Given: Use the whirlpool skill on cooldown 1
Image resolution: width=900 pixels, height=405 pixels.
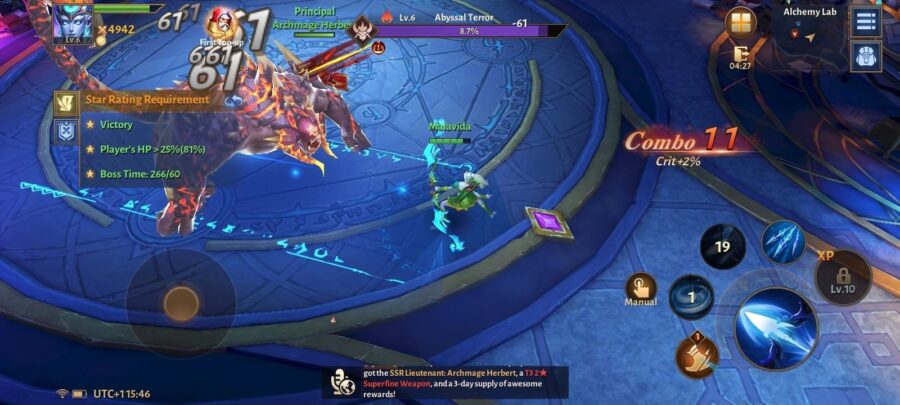Looking at the screenshot, I should [x=691, y=297].
